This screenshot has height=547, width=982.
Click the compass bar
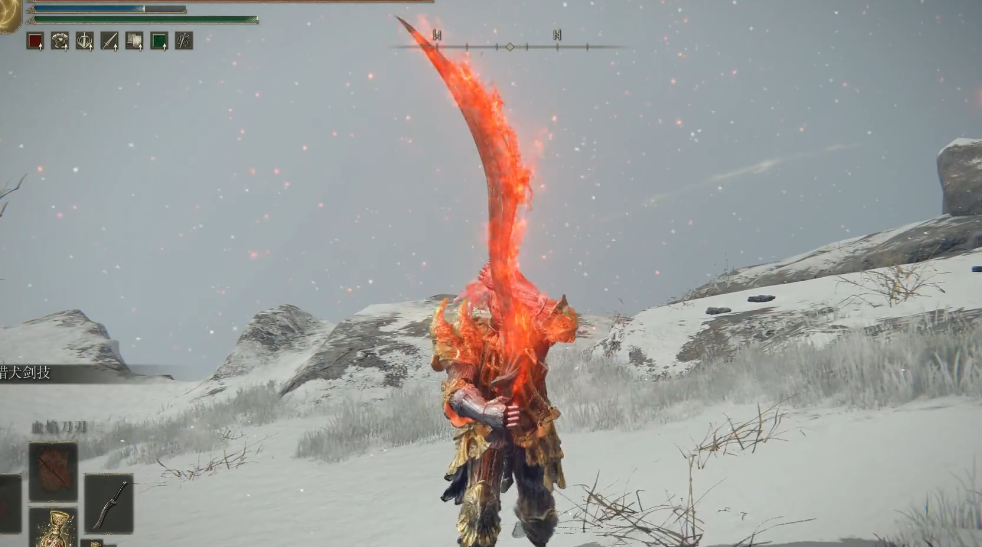[x=509, y=46]
